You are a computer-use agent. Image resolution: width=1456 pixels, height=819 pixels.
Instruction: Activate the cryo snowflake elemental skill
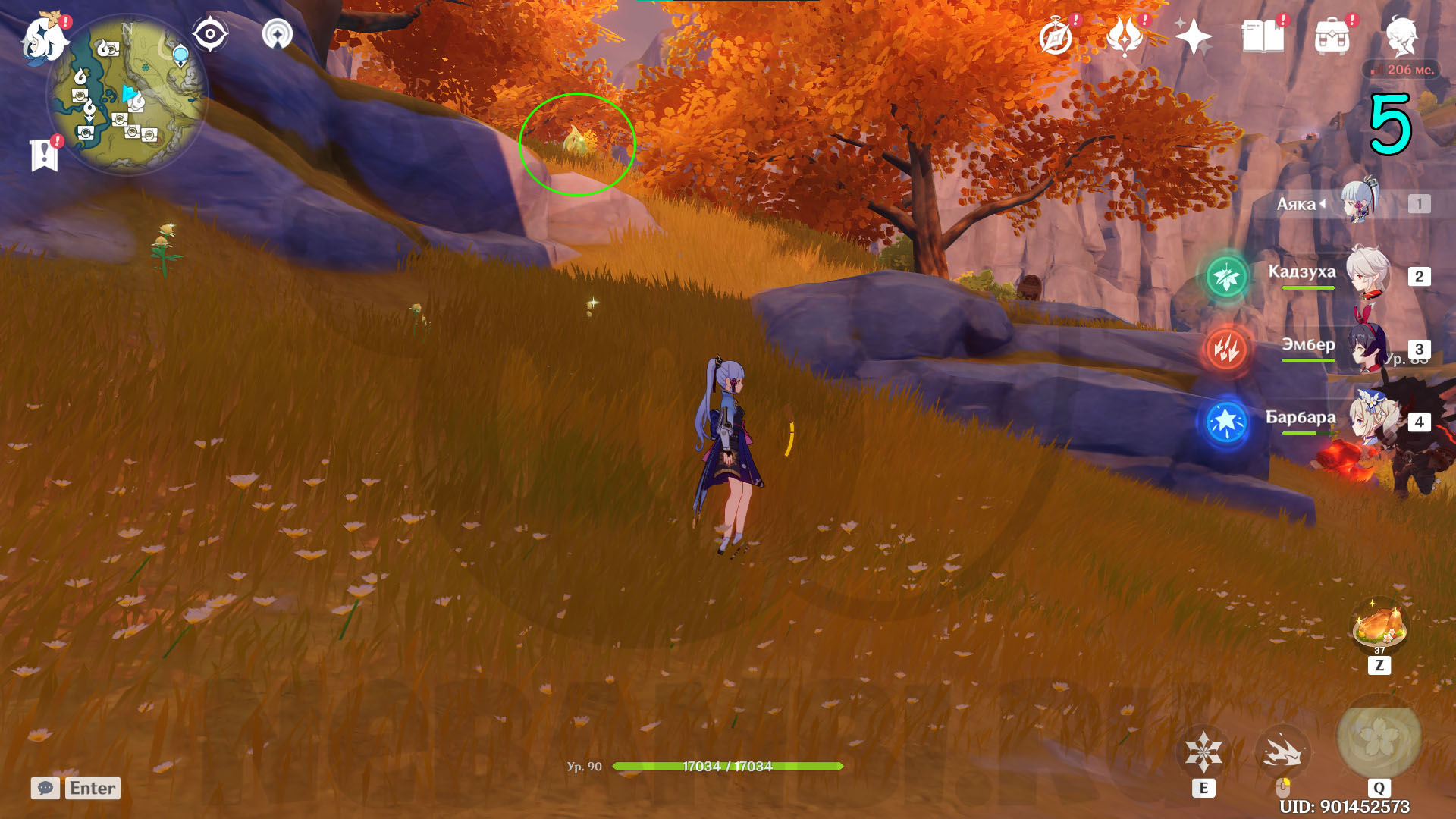click(x=1203, y=752)
